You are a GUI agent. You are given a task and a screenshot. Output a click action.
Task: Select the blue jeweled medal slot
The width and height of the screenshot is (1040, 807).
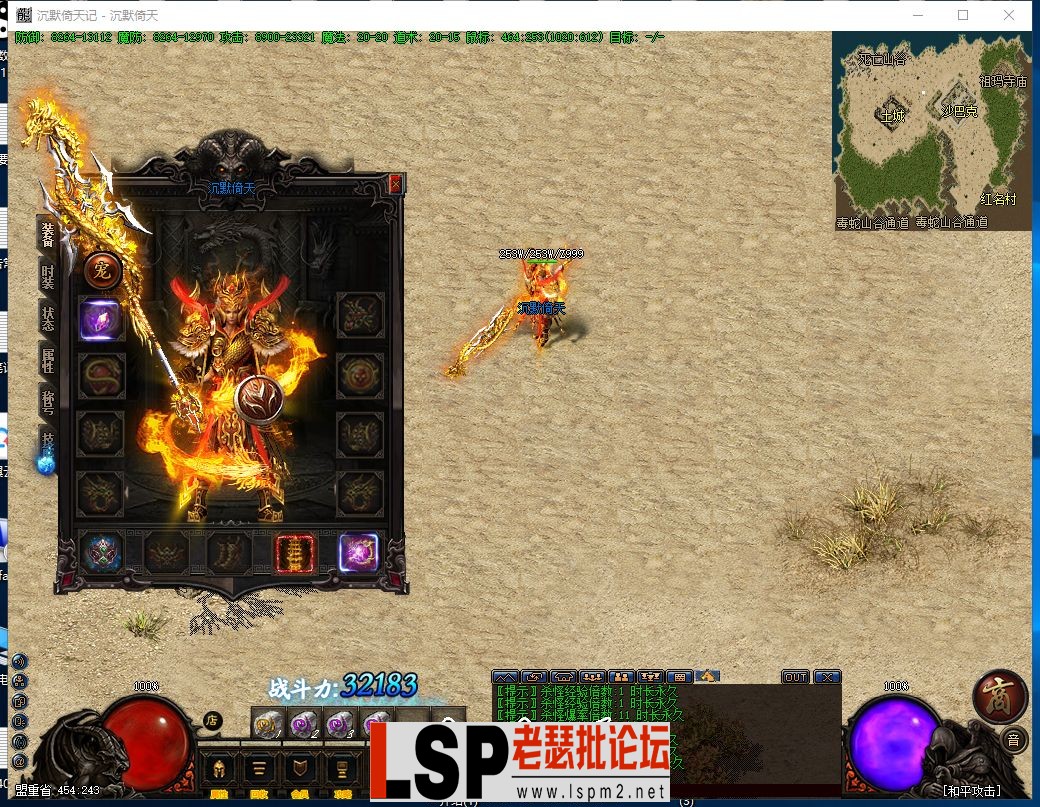(x=101, y=553)
